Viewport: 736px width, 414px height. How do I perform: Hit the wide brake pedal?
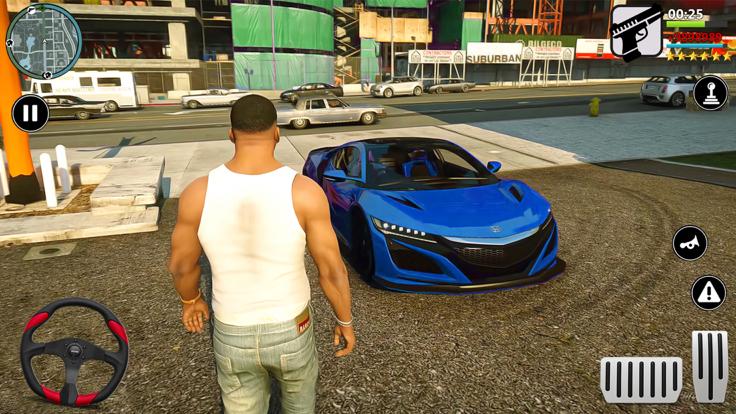click(x=641, y=379)
